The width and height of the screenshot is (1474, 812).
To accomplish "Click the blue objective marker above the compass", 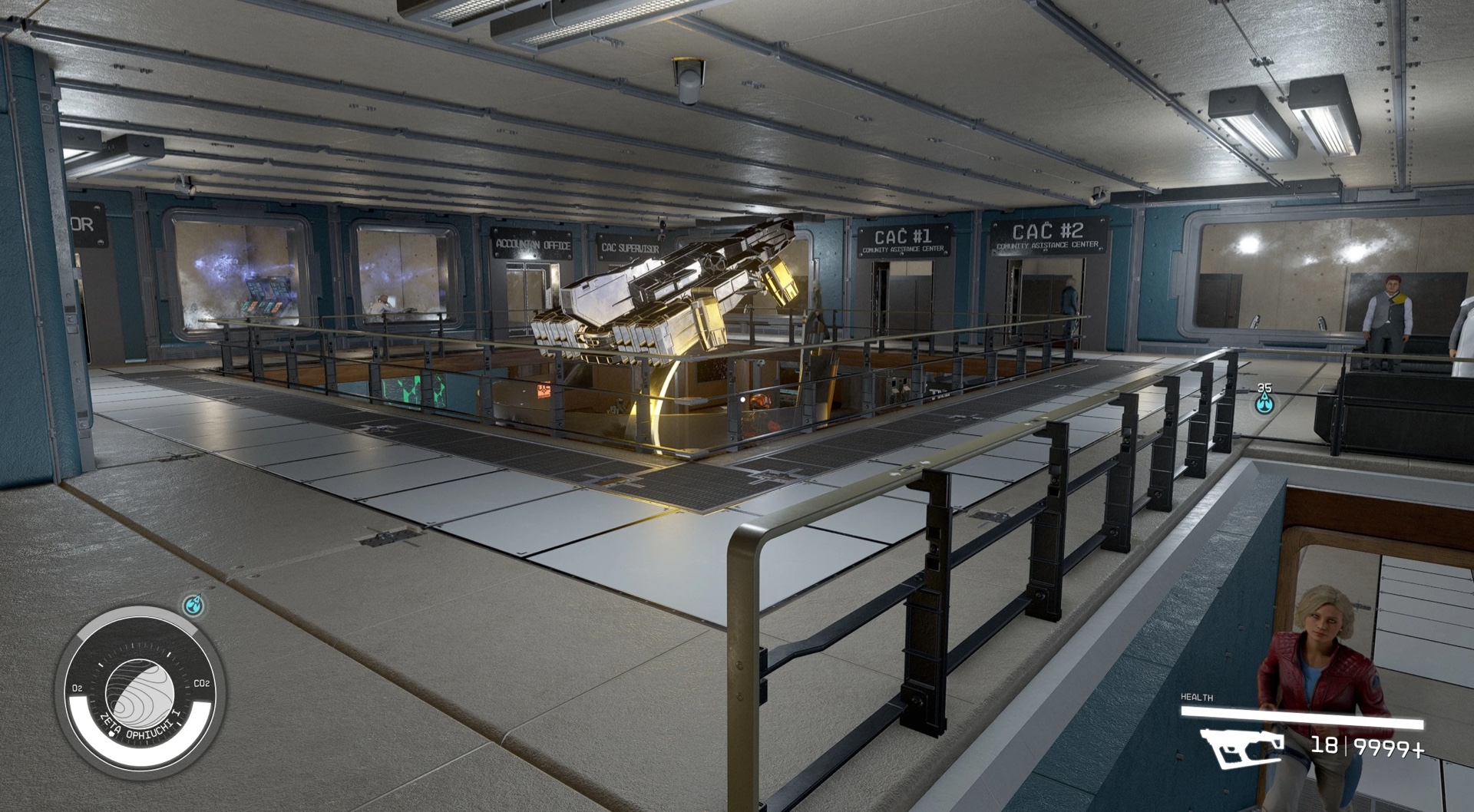I will (x=195, y=606).
